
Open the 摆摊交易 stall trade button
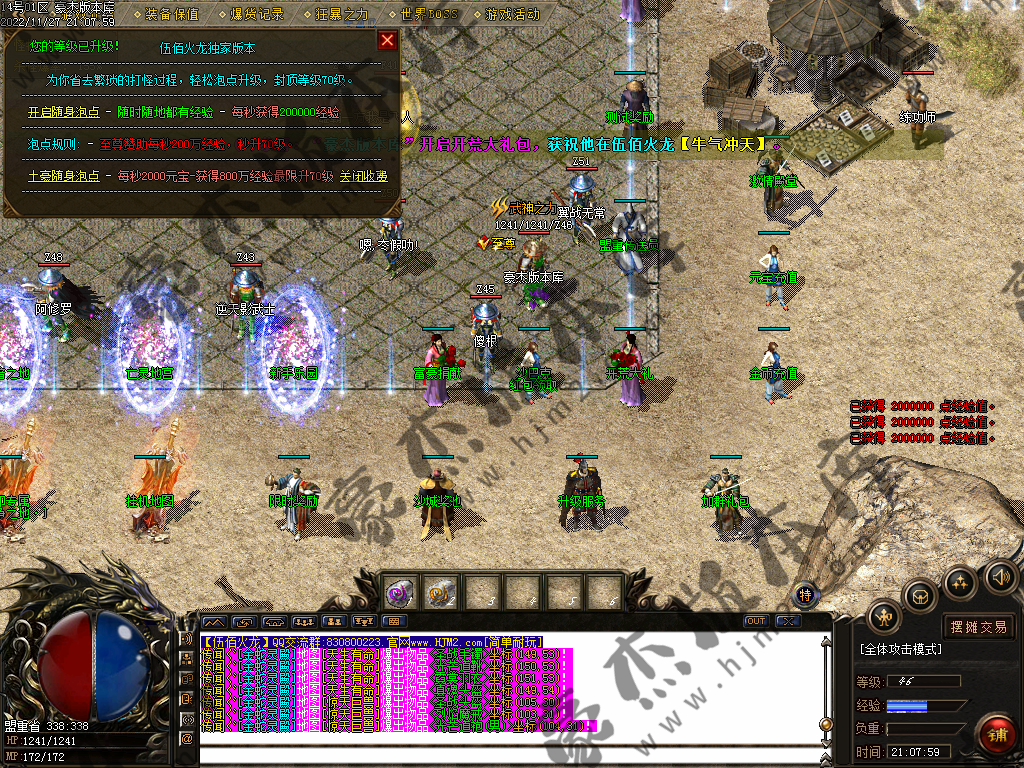[978, 627]
